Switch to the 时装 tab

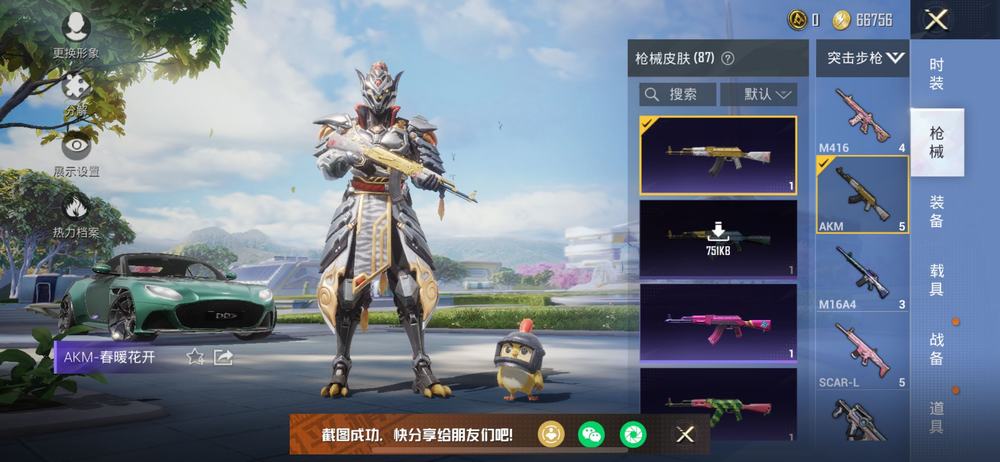coord(937,74)
